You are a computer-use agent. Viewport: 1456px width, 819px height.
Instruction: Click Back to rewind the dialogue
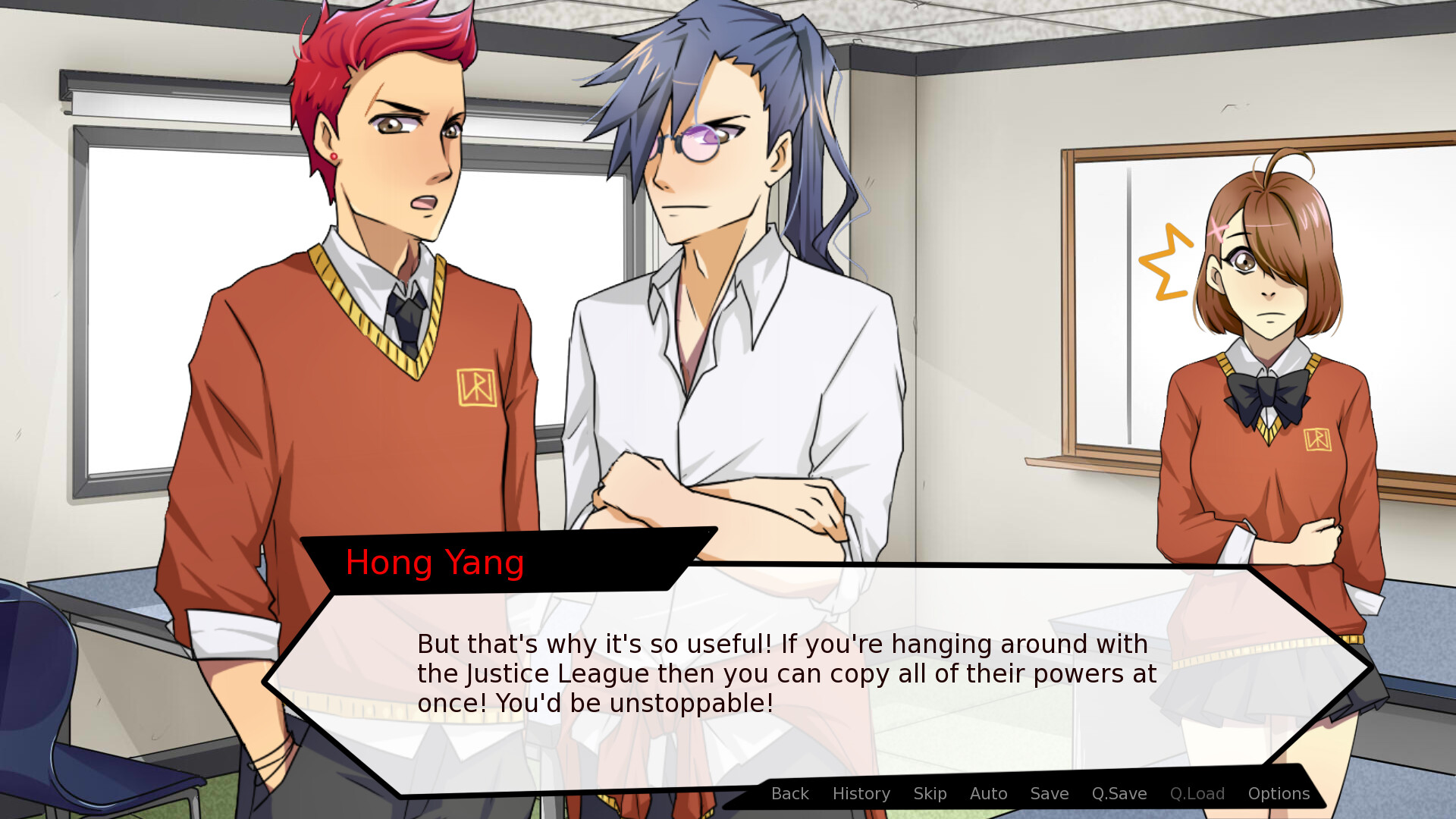pyautogui.click(x=789, y=794)
